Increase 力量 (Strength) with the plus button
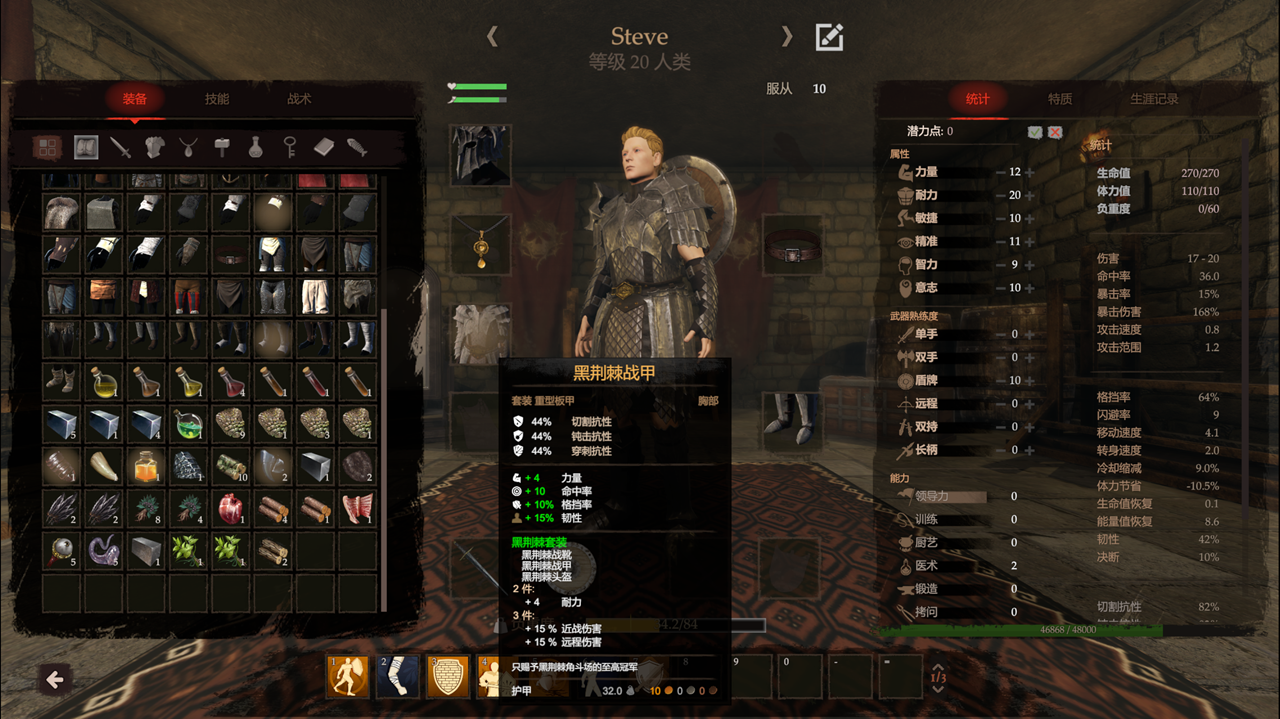Viewport: 1280px width, 719px height. pyautogui.click(x=1030, y=172)
